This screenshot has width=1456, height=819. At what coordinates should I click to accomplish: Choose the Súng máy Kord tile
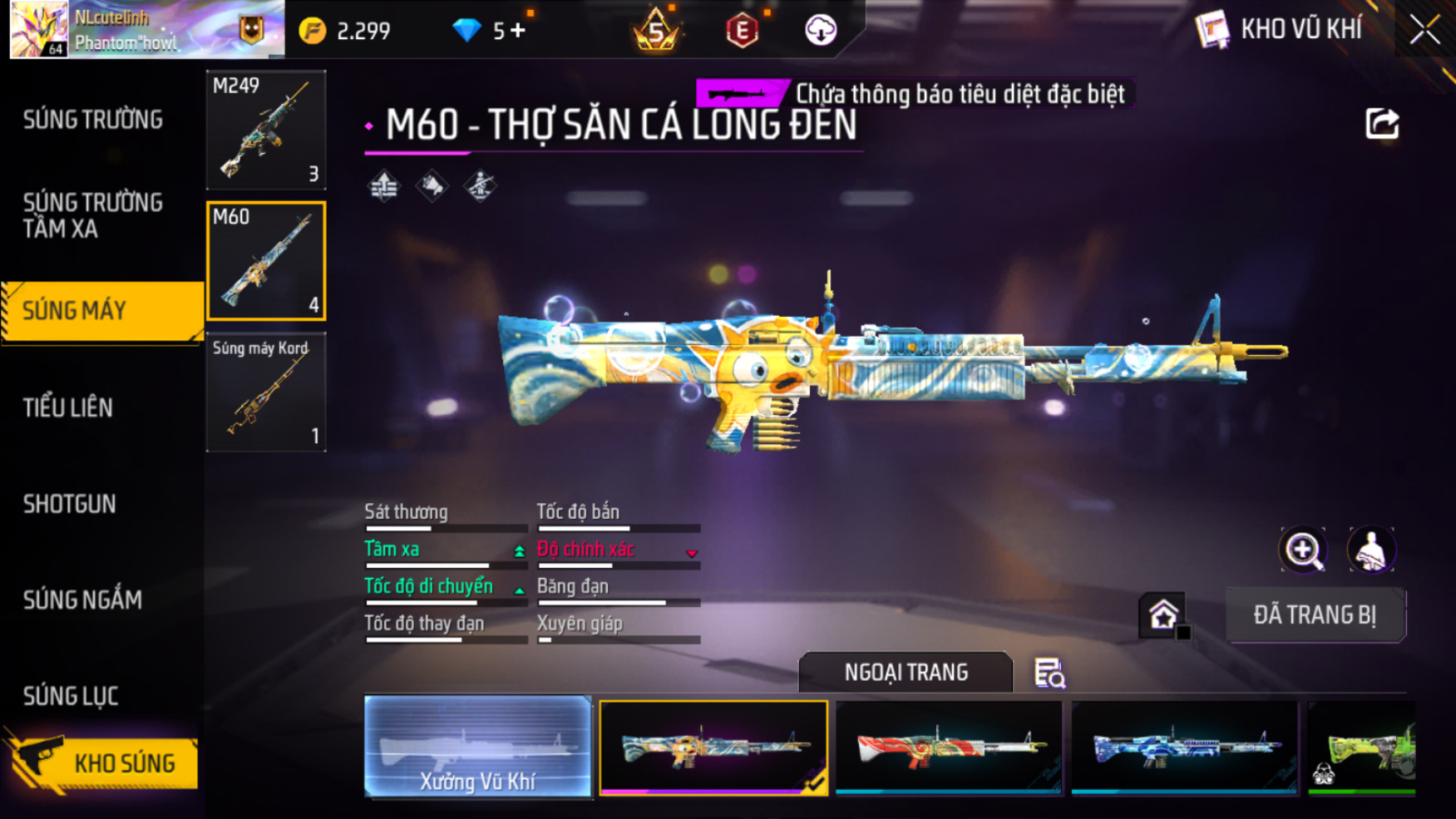(x=266, y=392)
